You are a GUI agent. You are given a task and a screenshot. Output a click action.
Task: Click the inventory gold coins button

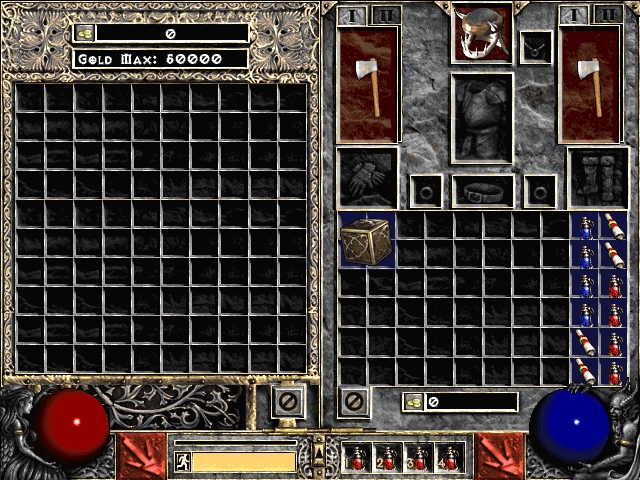coord(413,402)
